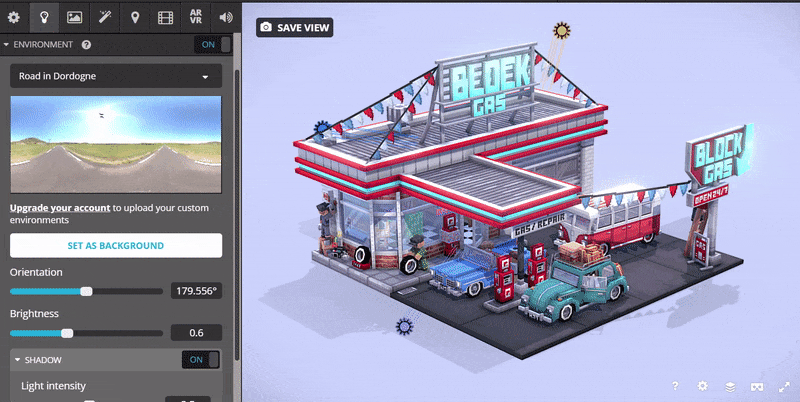Enter fullscreen with the expand arrows icon
The height and width of the screenshot is (402, 800).
pyautogui.click(x=783, y=386)
